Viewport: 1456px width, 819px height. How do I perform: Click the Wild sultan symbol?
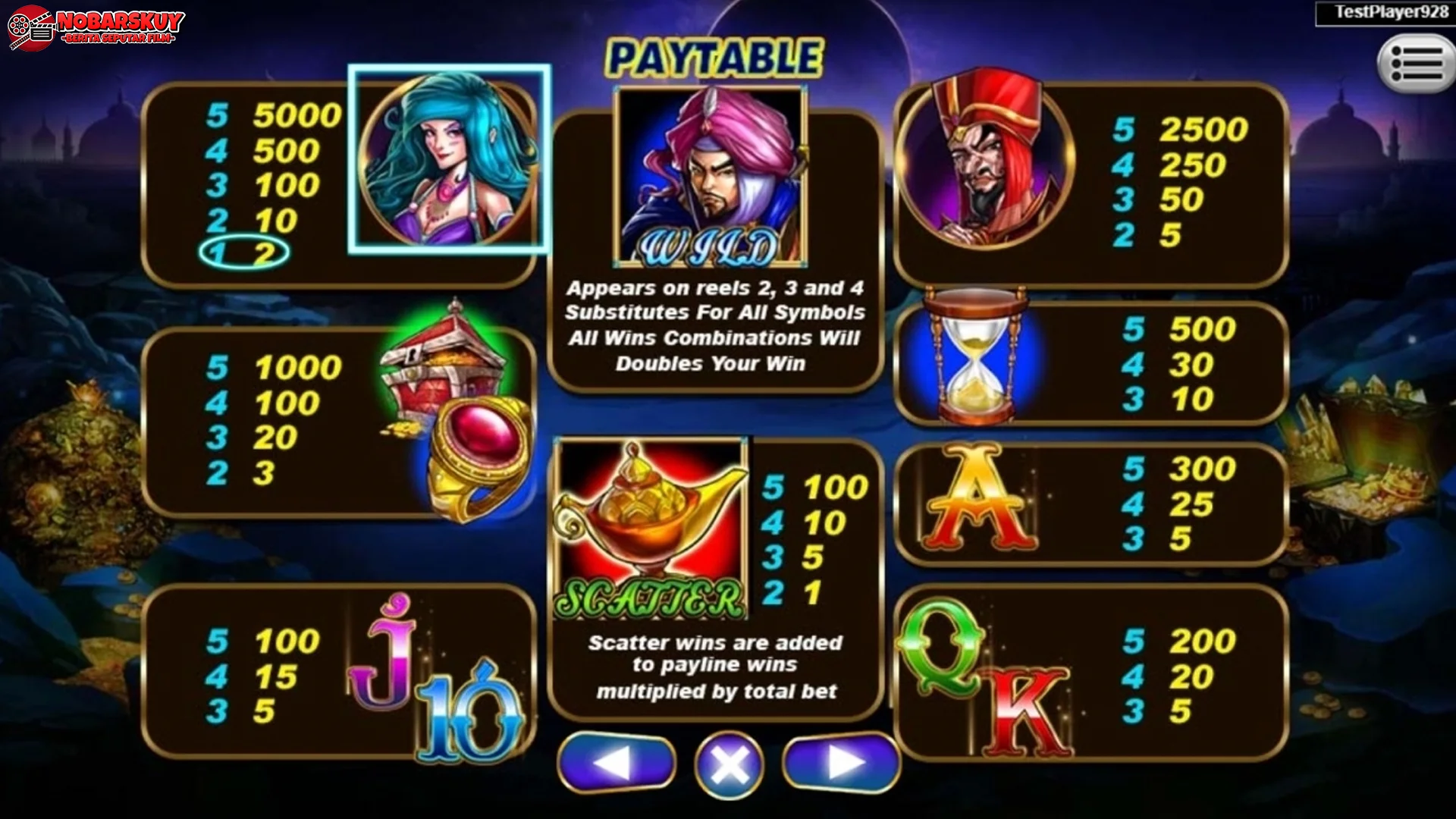point(713,174)
